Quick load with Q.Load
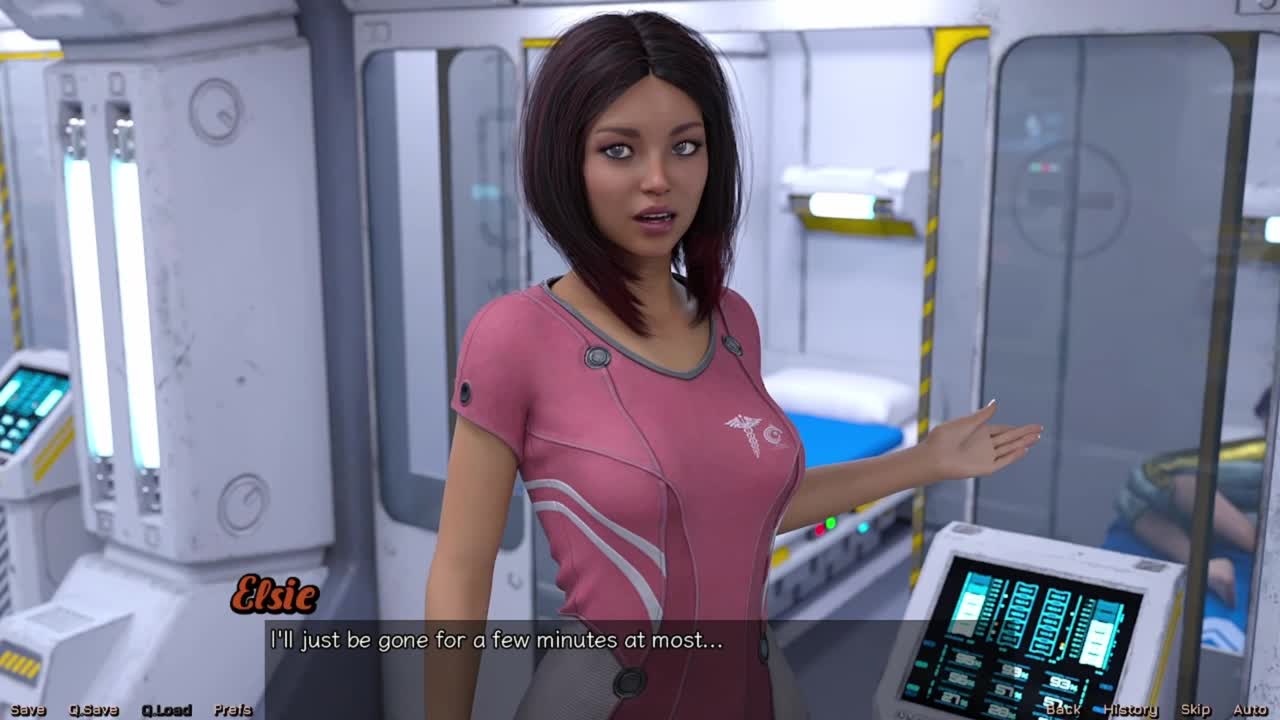Screen dimensions: 1280x720 pyautogui.click(x=166, y=710)
